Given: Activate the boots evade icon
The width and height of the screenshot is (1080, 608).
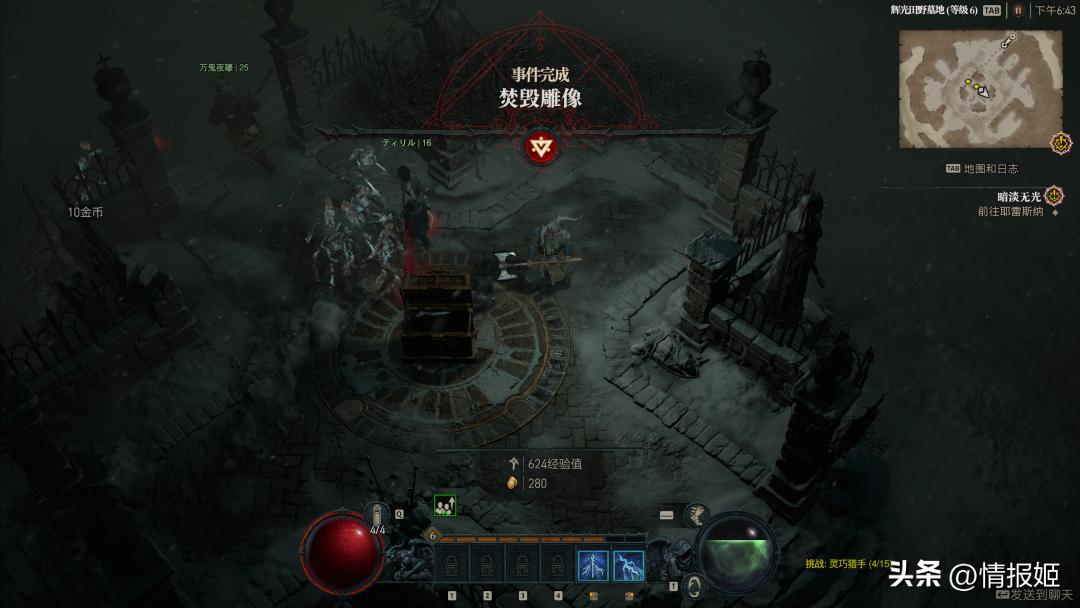Looking at the screenshot, I should coord(697,515).
